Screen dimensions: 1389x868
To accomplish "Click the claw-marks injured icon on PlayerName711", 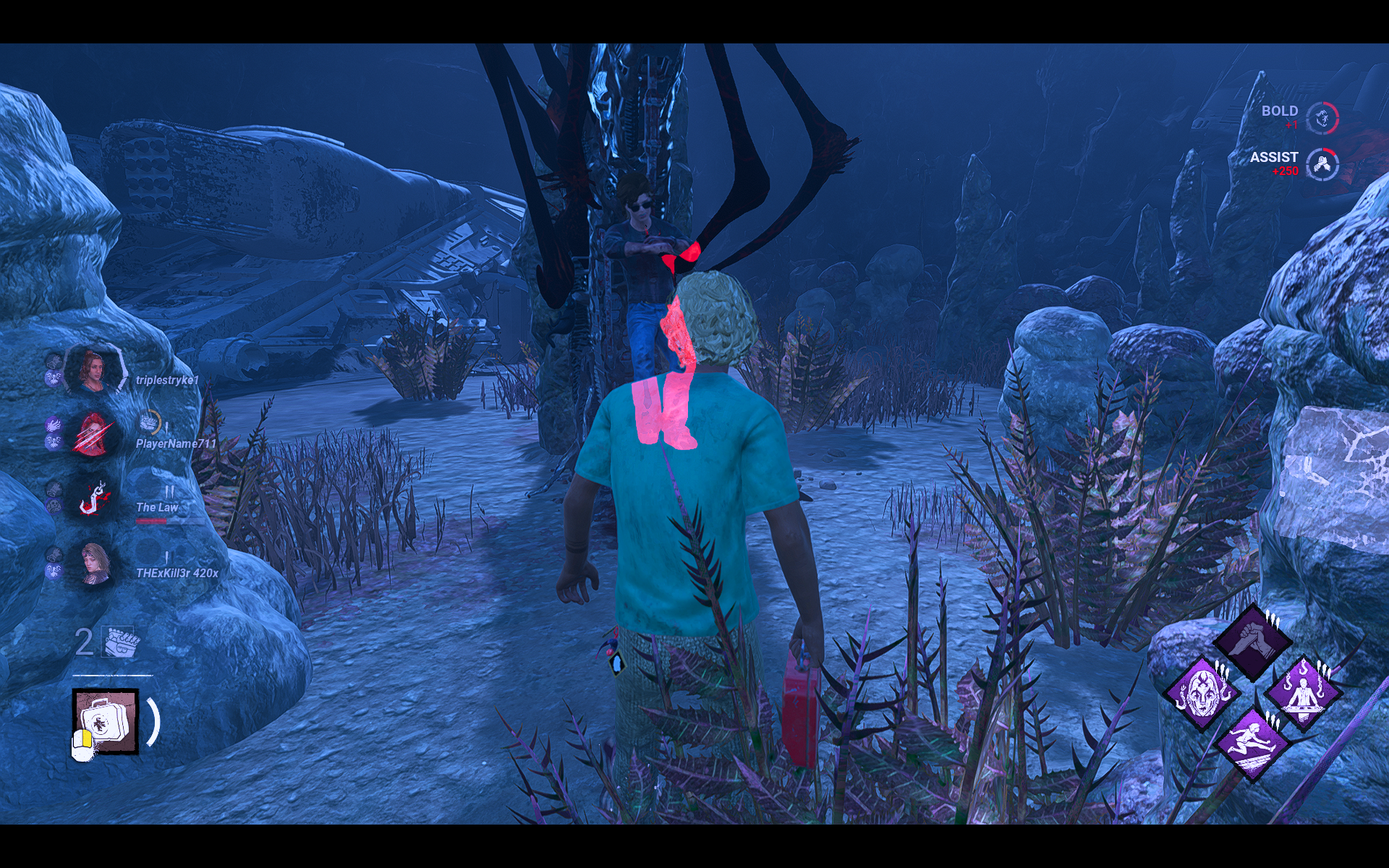I will (x=90, y=434).
